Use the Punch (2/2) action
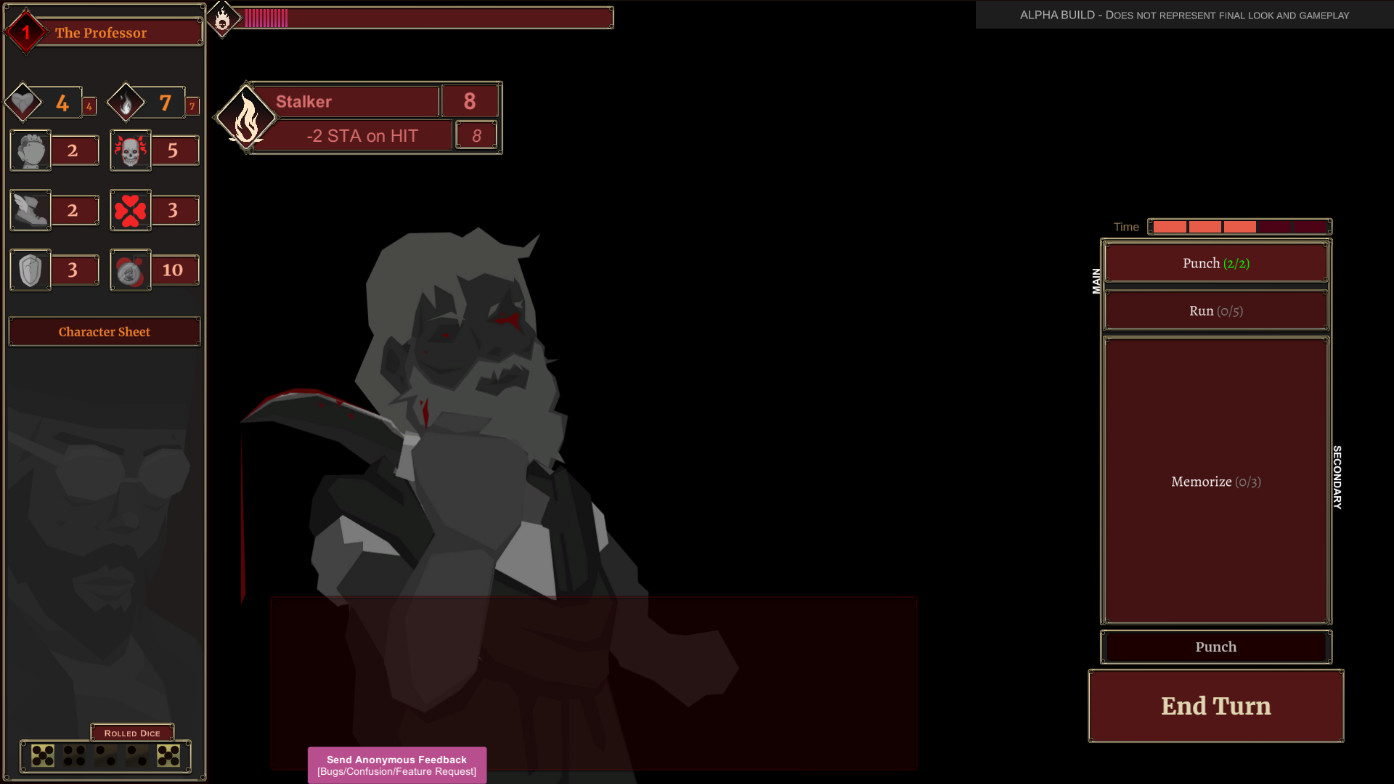 [x=1216, y=262]
